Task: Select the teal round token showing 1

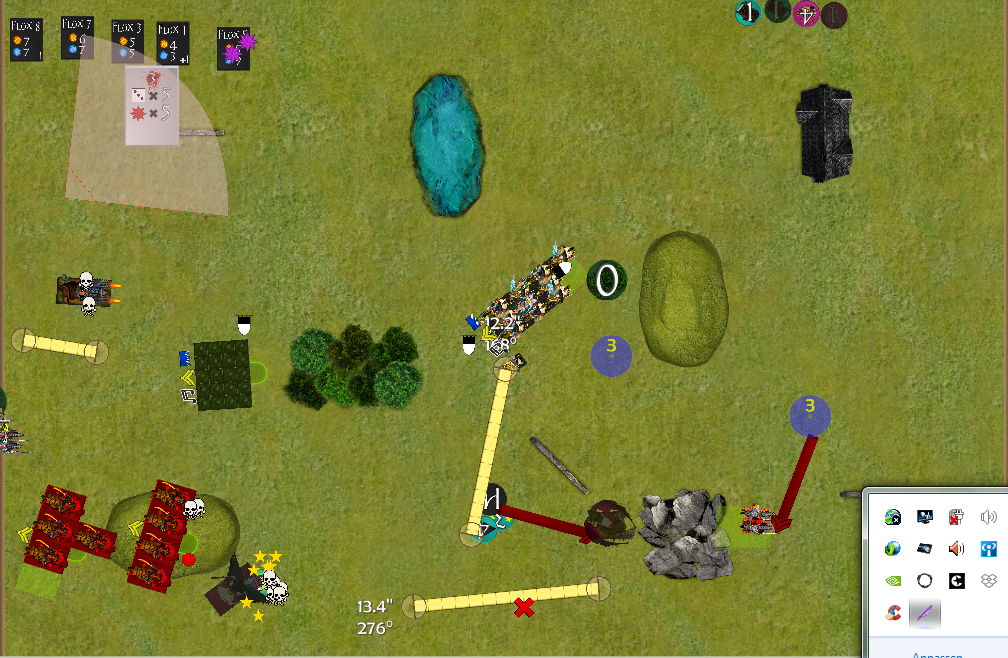Action: coord(748,13)
